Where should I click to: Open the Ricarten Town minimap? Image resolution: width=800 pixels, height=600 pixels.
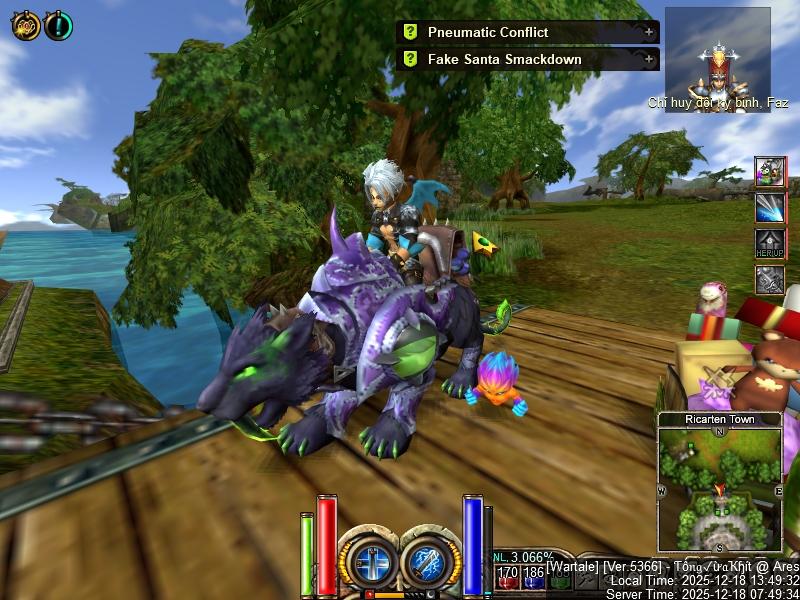click(x=719, y=488)
